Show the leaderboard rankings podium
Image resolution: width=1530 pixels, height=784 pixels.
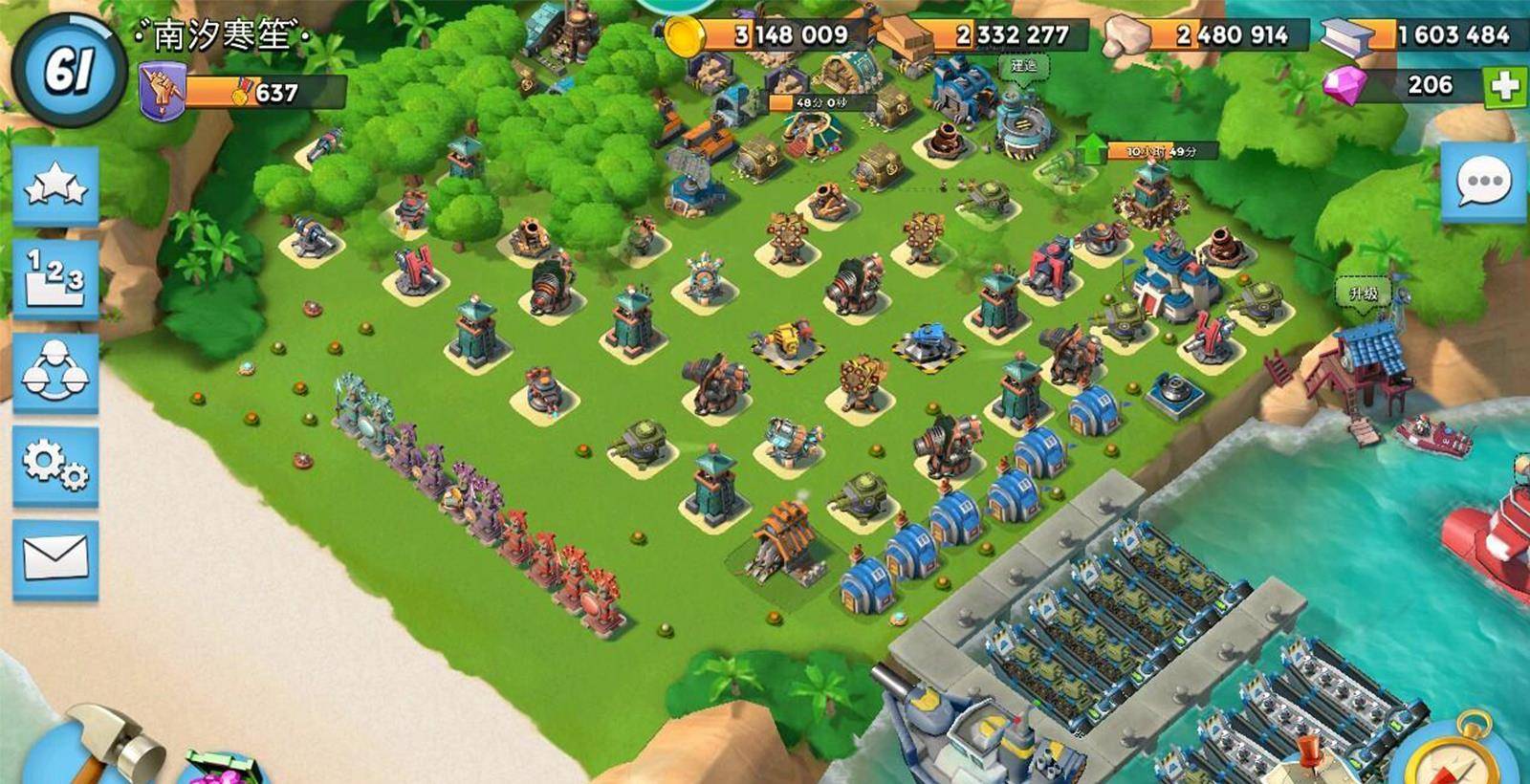[x=55, y=278]
